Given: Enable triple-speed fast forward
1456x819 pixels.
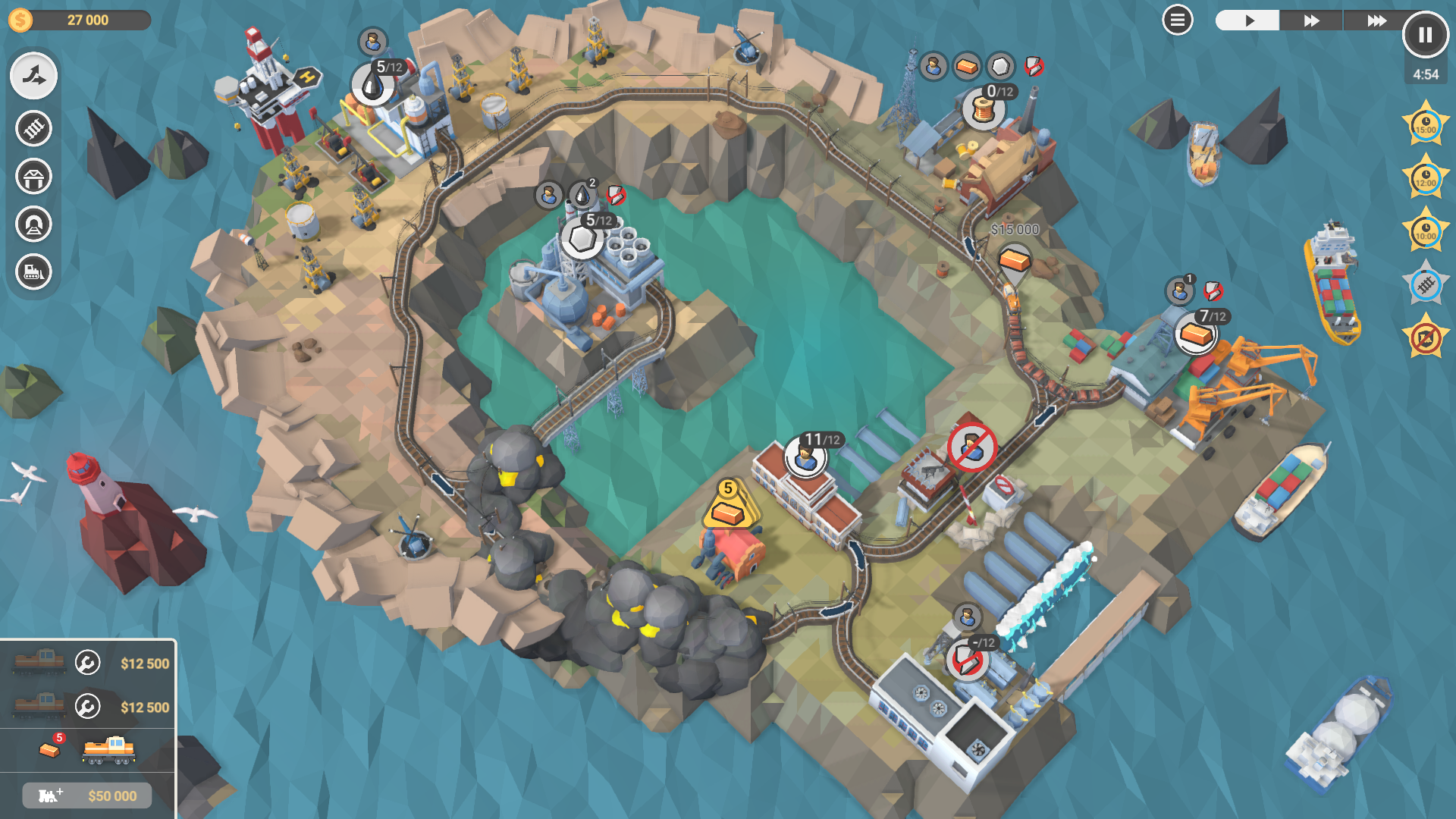Looking at the screenshot, I should pyautogui.click(x=1379, y=20).
